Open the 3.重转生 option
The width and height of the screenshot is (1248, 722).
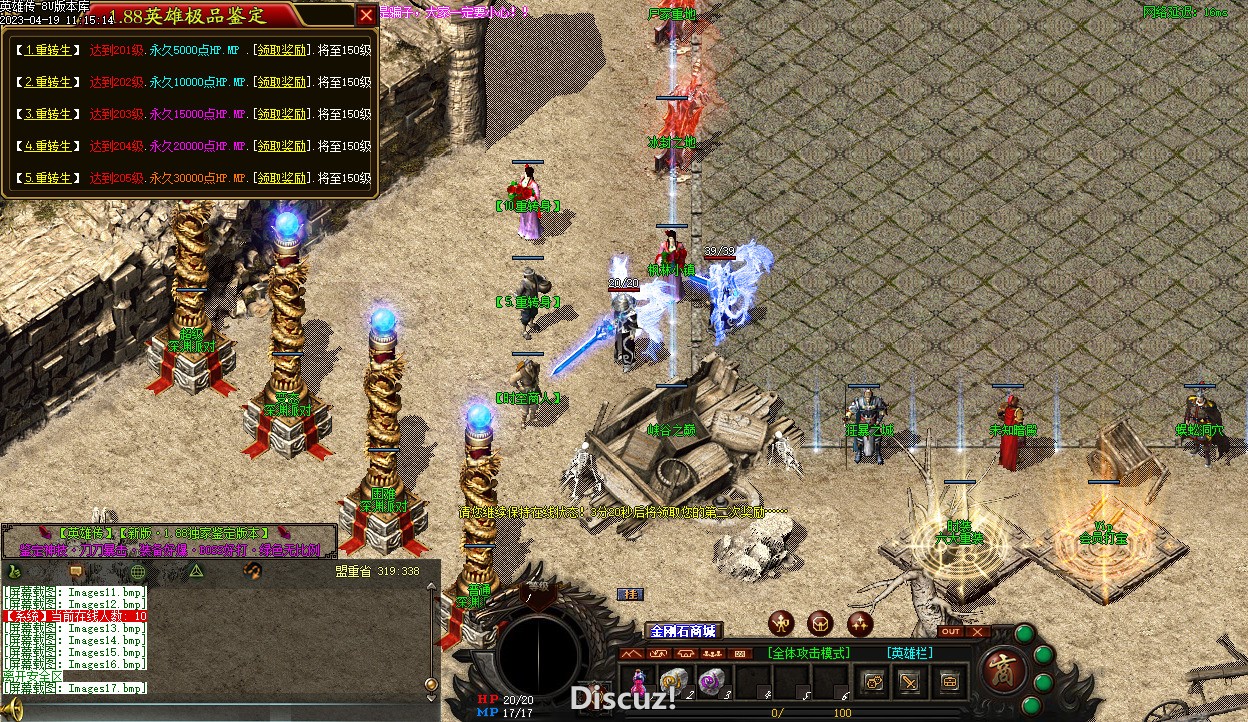(47, 114)
